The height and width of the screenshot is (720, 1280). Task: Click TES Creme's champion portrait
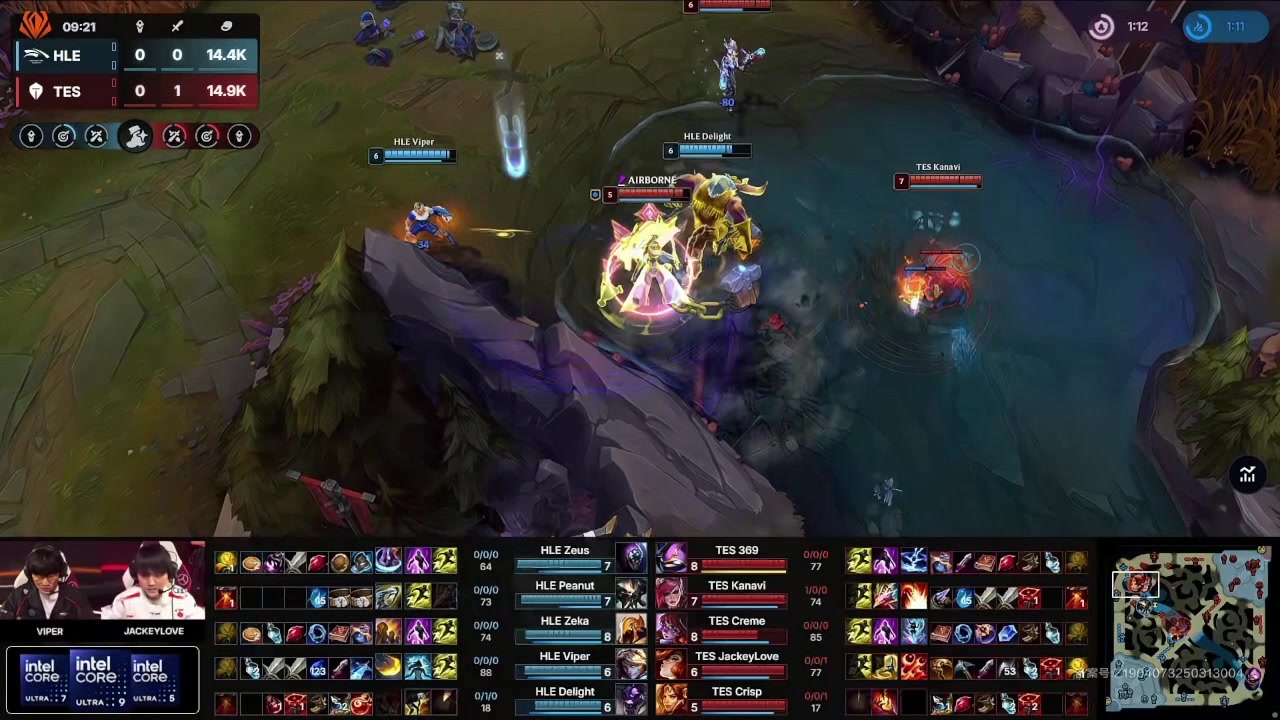[671, 629]
